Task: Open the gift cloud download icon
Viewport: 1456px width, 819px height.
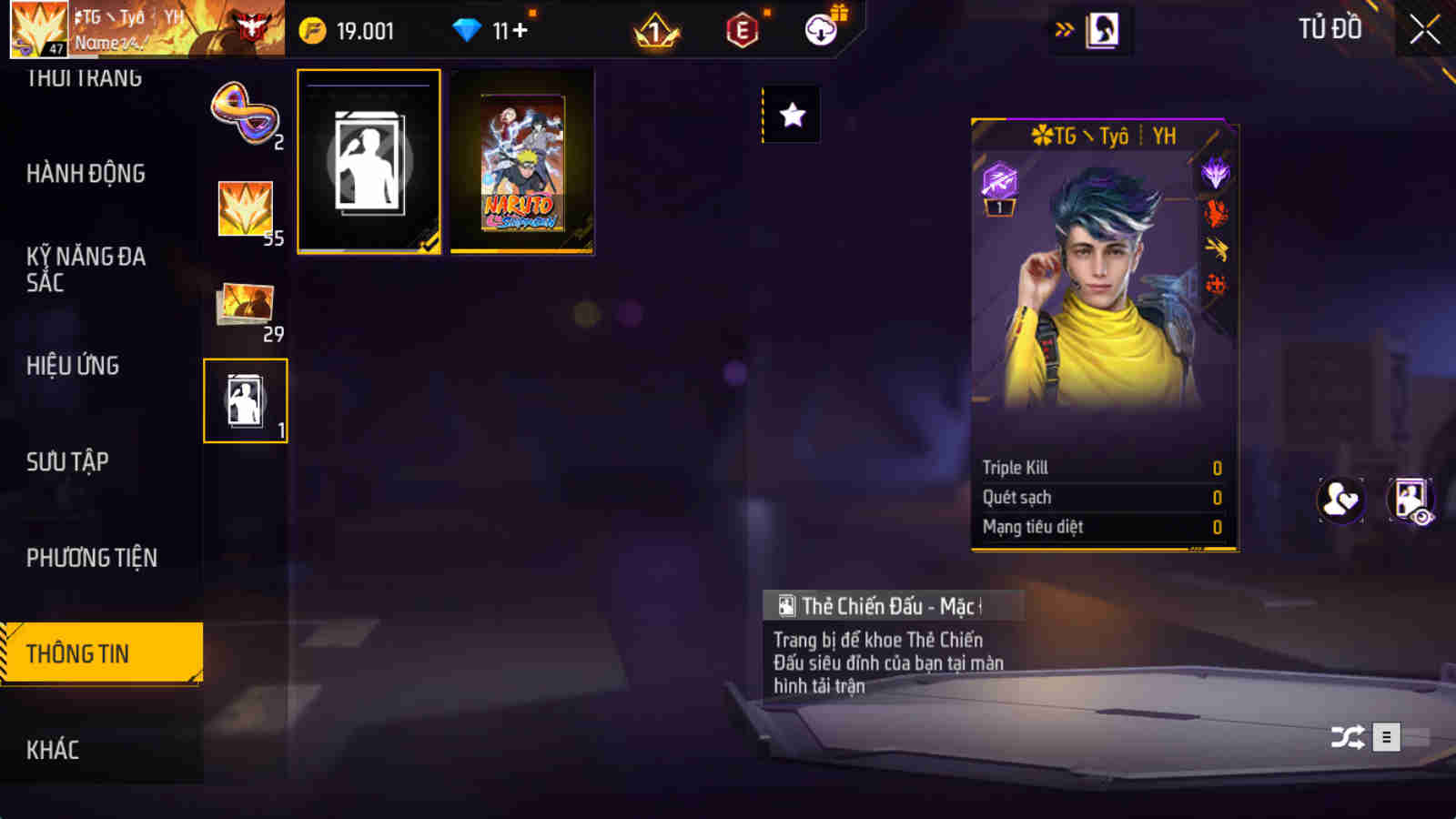Action: coord(820,30)
